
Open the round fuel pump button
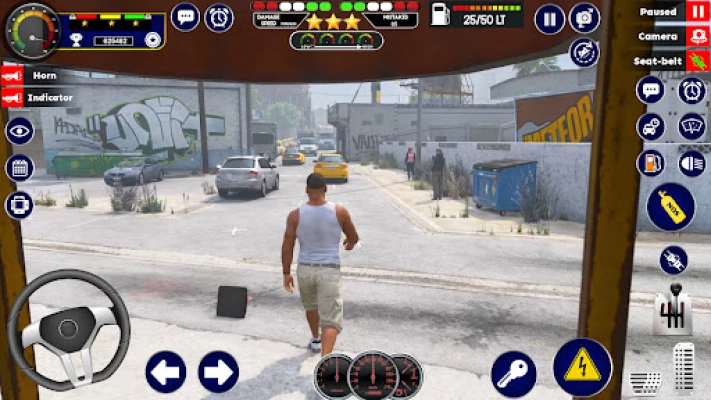click(x=651, y=163)
